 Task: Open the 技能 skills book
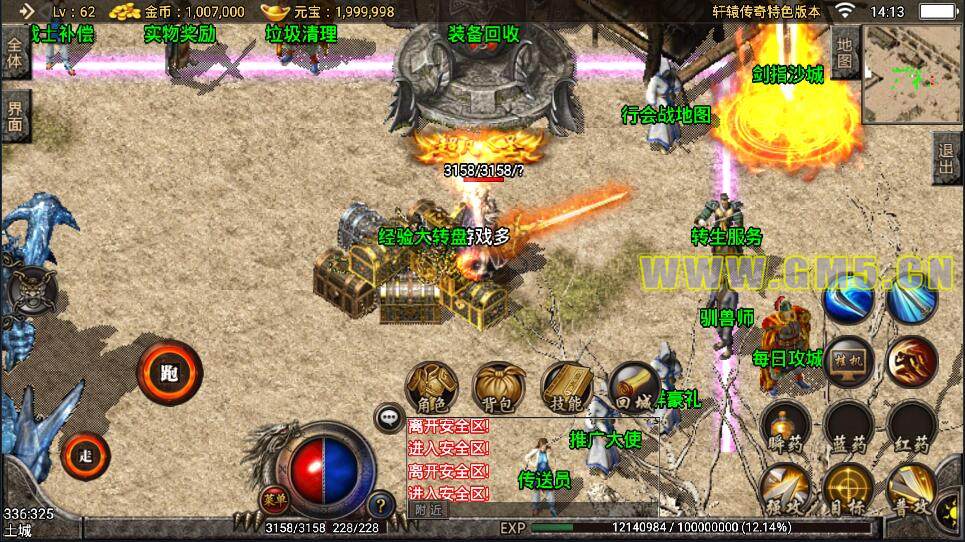(566, 388)
